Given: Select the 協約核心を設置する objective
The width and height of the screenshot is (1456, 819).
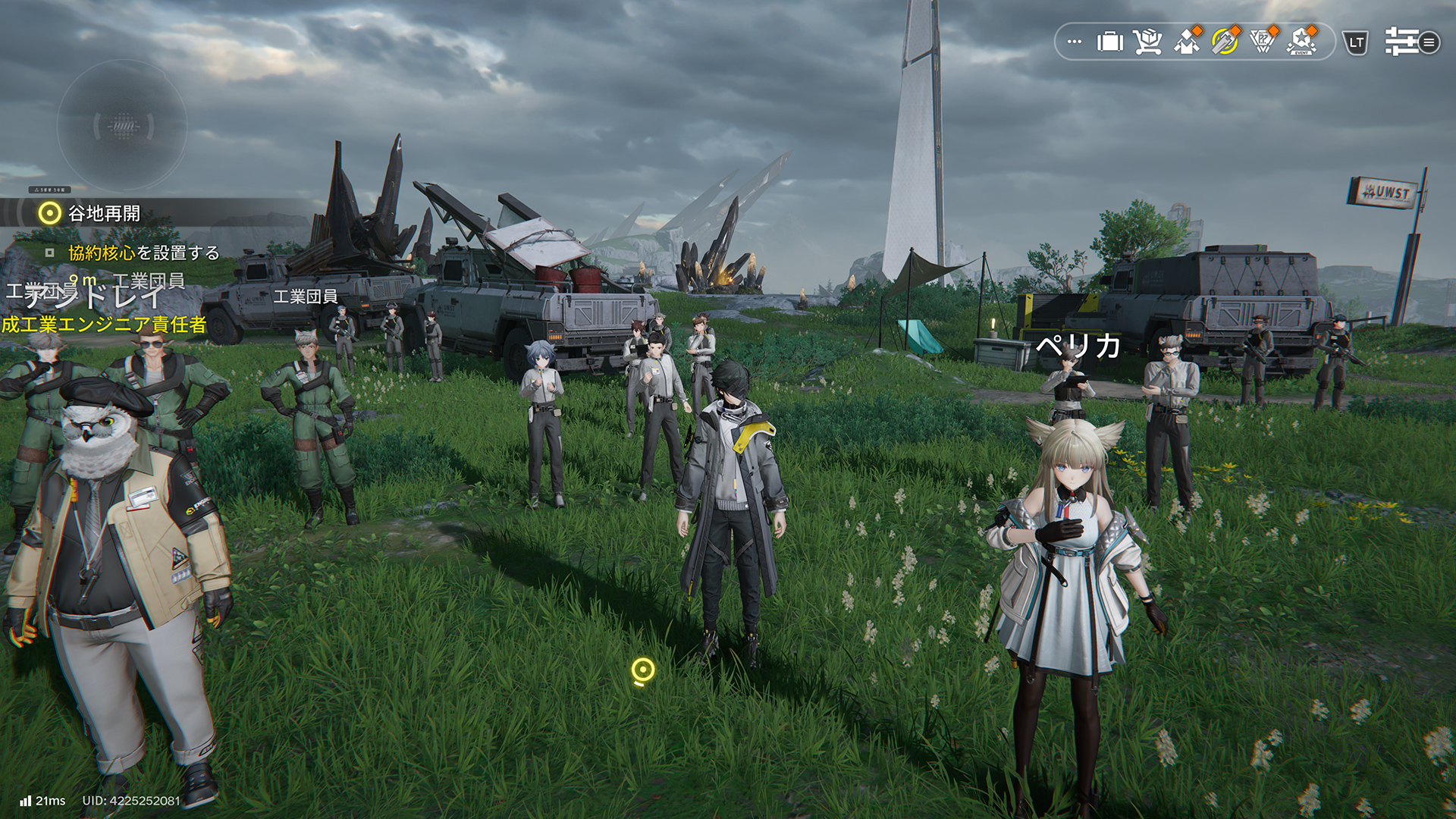Looking at the screenshot, I should [x=143, y=253].
